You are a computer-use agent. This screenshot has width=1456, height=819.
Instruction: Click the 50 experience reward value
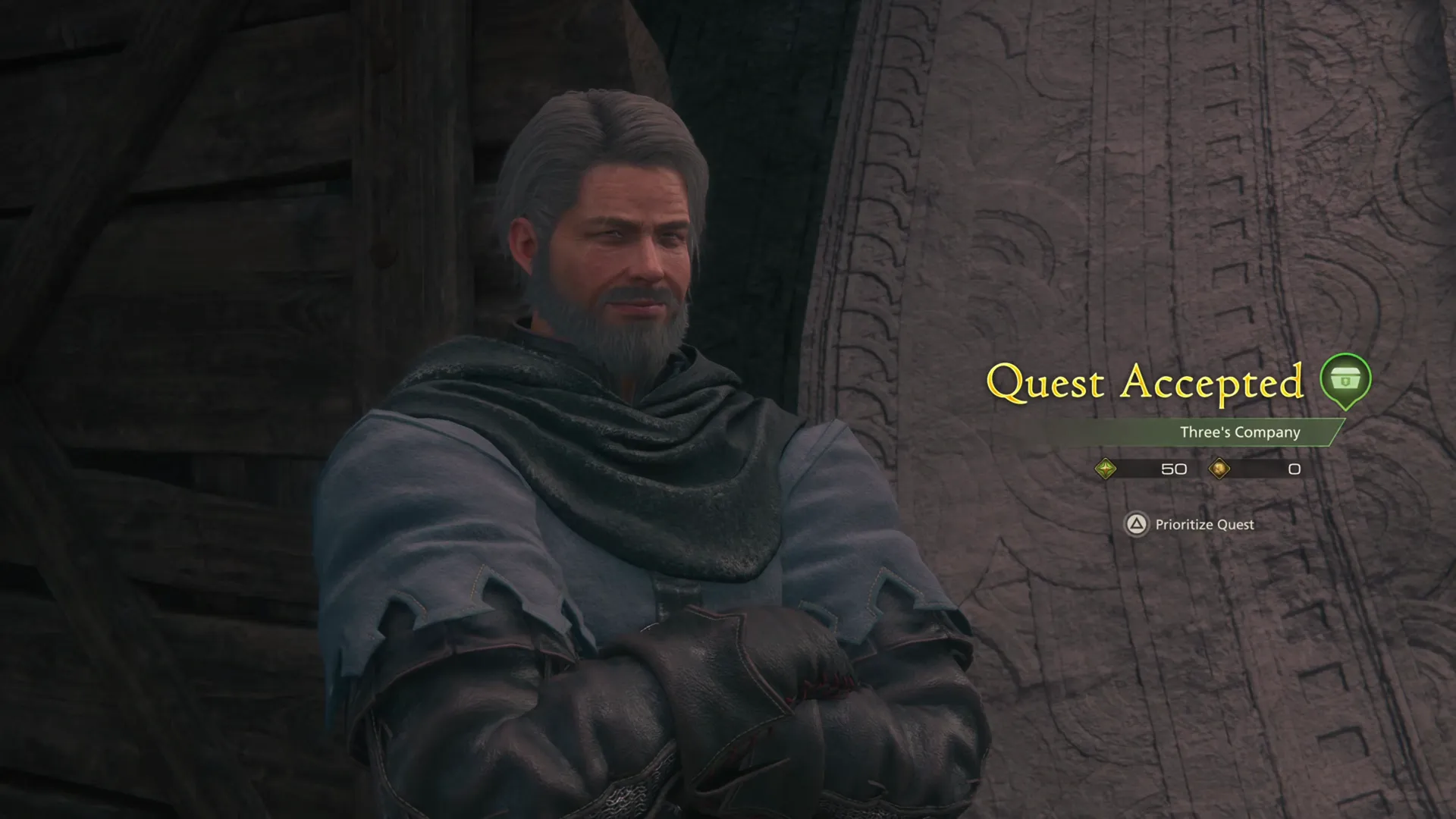[x=1175, y=469]
